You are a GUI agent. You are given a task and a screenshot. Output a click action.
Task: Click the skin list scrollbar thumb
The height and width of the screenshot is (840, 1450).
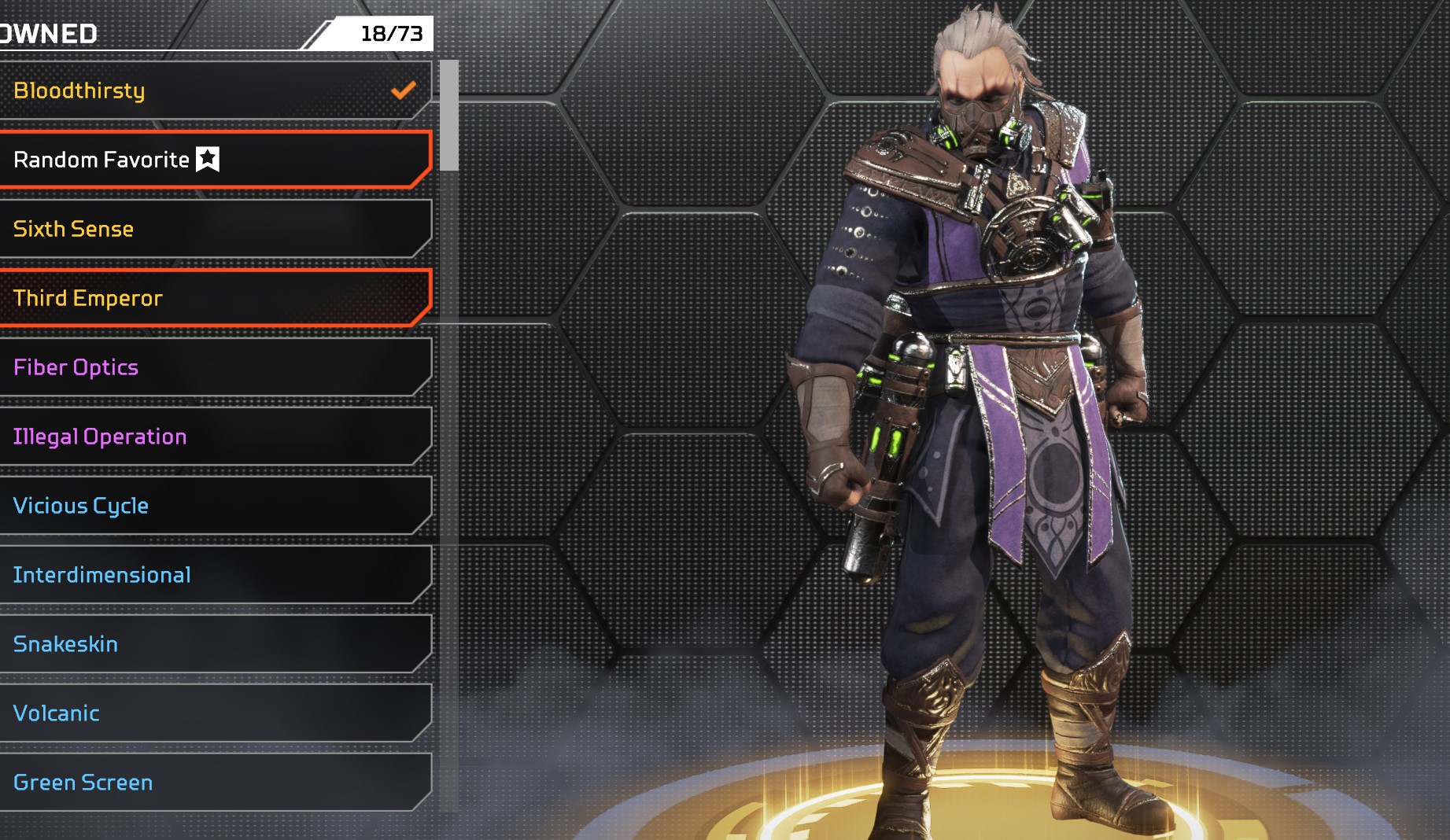[449, 116]
